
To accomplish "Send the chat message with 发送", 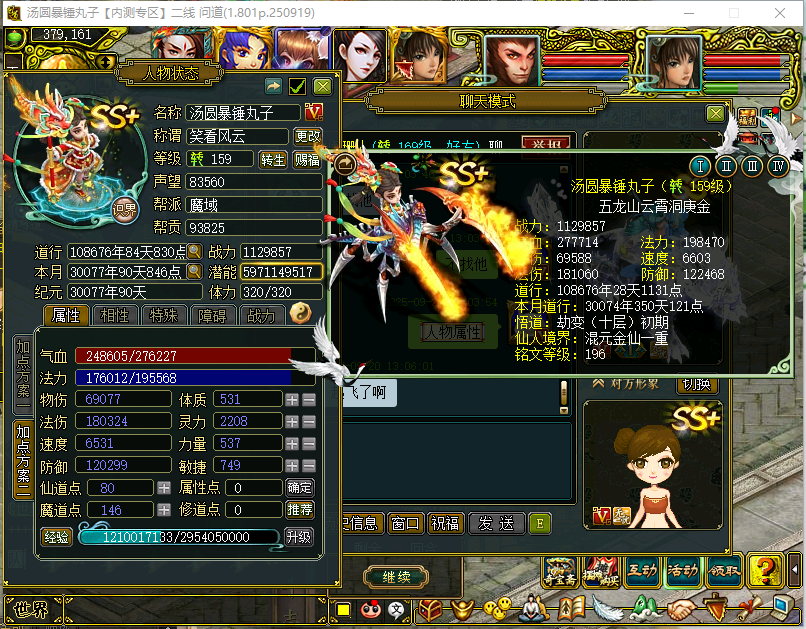I will 496,523.
